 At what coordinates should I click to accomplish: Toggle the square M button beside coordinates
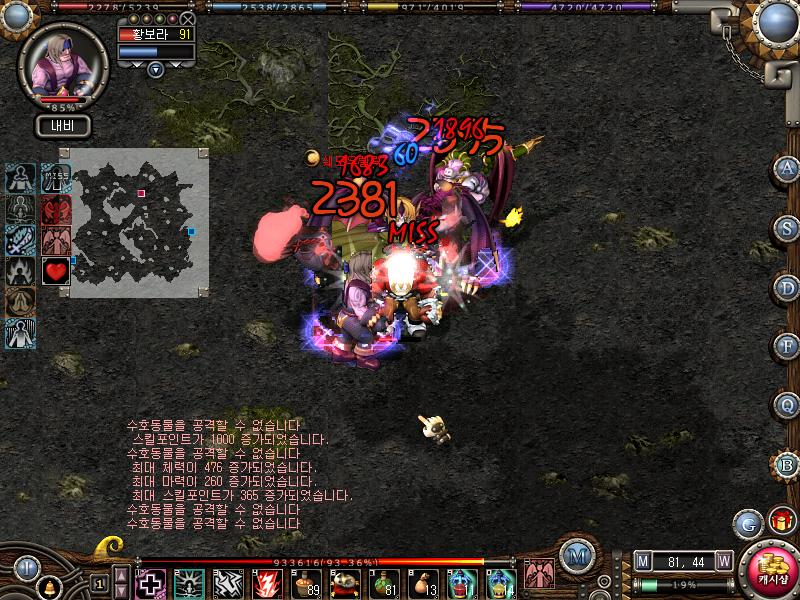coord(643,562)
